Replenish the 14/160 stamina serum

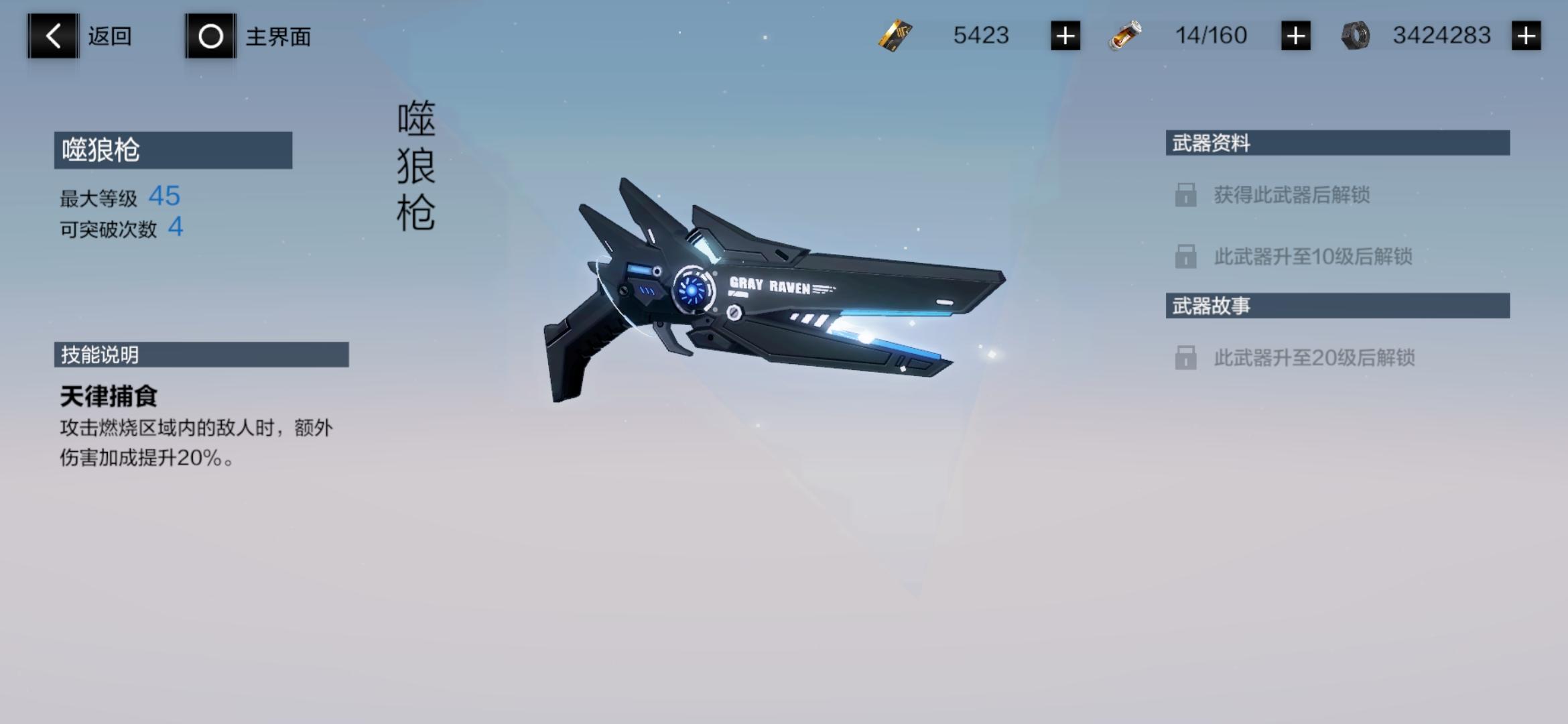tap(1295, 36)
